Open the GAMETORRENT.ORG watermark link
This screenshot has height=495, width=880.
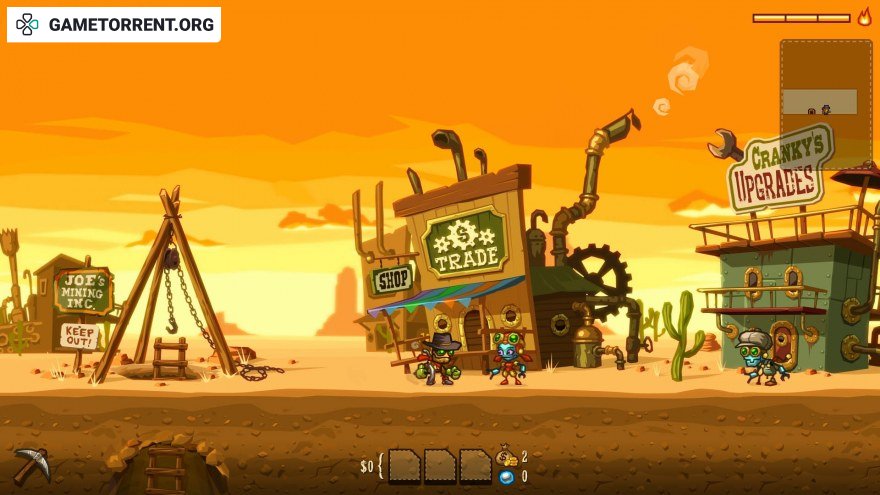point(114,24)
